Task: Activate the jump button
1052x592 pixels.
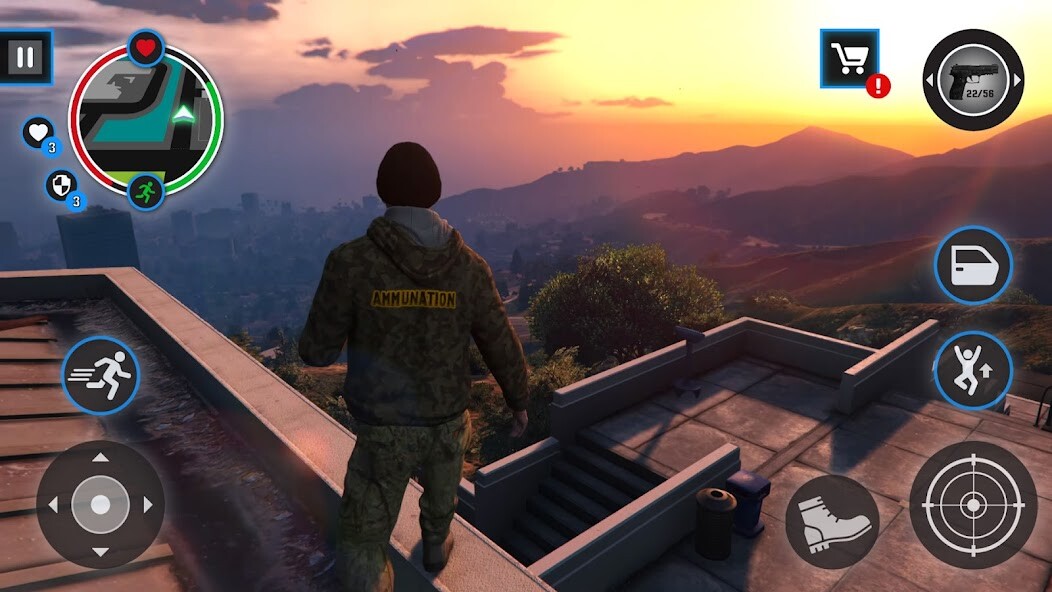Action: pos(973,370)
